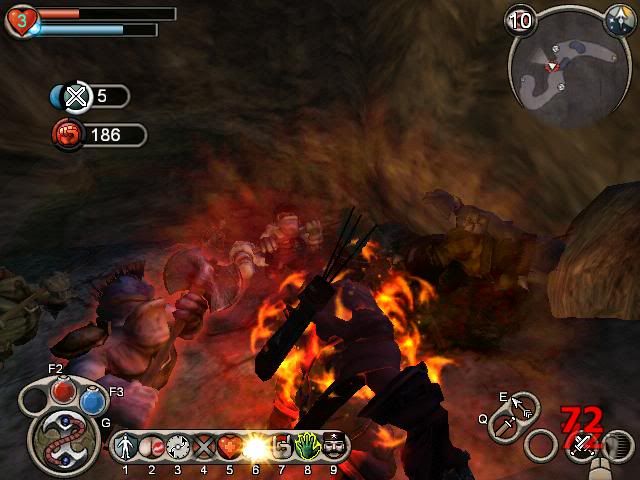
Task: Activate the red worm guild seal emblem
Action: point(63,437)
